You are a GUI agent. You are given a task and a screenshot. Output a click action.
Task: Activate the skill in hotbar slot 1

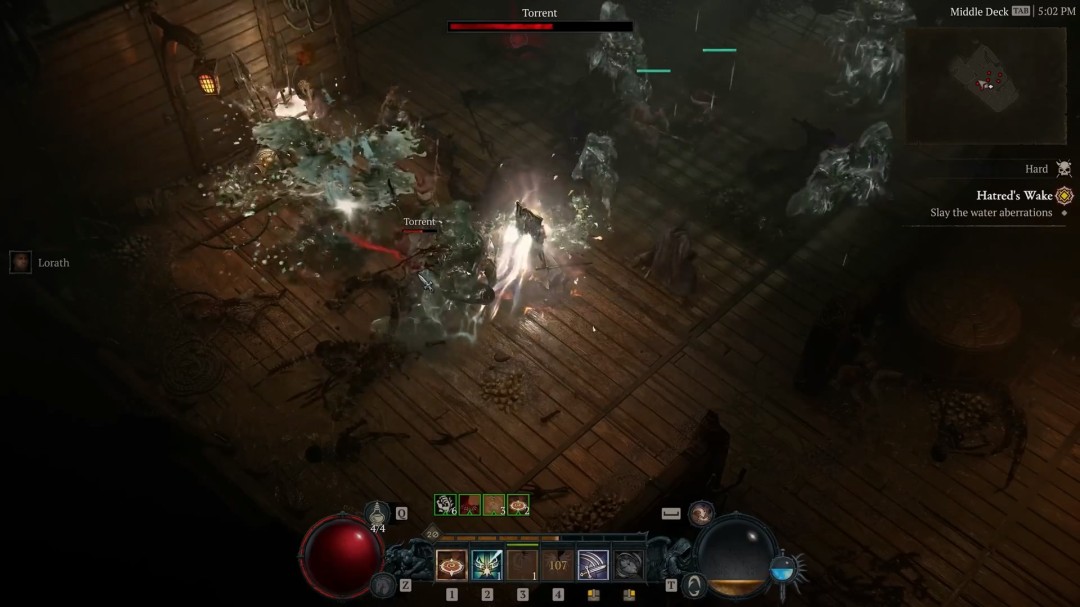point(451,565)
